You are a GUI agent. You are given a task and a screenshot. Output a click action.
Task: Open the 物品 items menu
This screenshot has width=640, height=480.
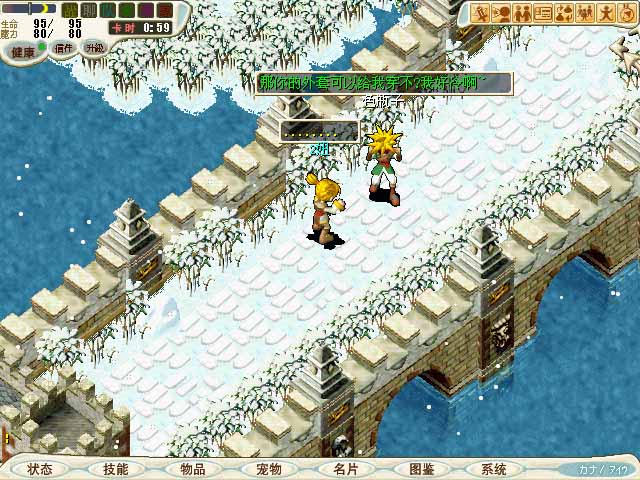pyautogui.click(x=192, y=469)
